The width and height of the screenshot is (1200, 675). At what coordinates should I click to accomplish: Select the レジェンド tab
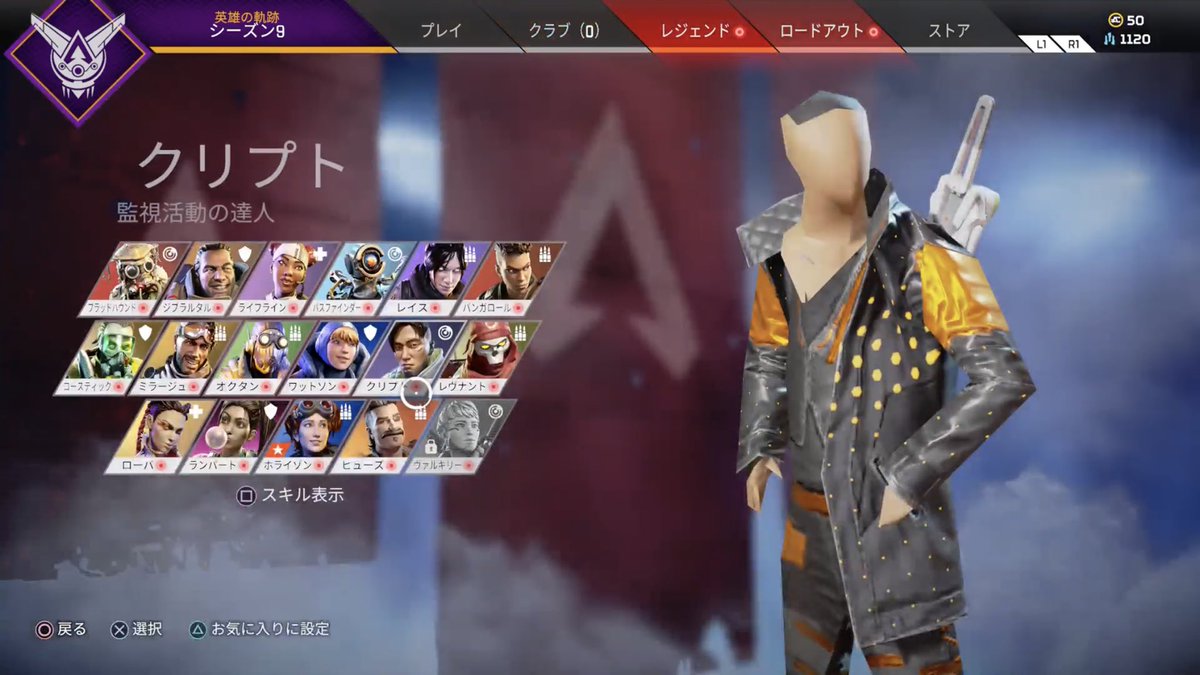tap(698, 30)
